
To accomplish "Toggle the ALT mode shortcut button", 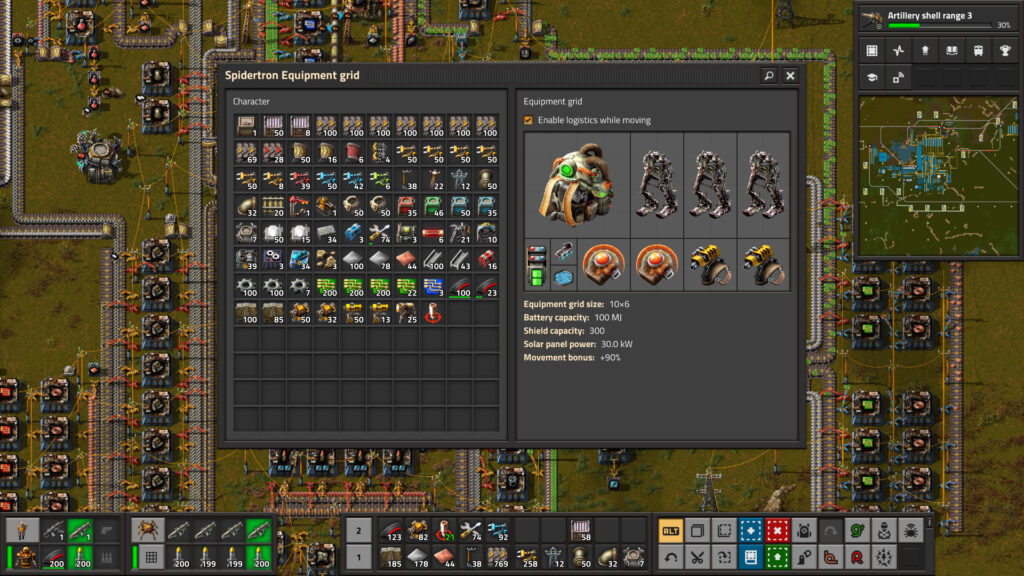I will 671,530.
